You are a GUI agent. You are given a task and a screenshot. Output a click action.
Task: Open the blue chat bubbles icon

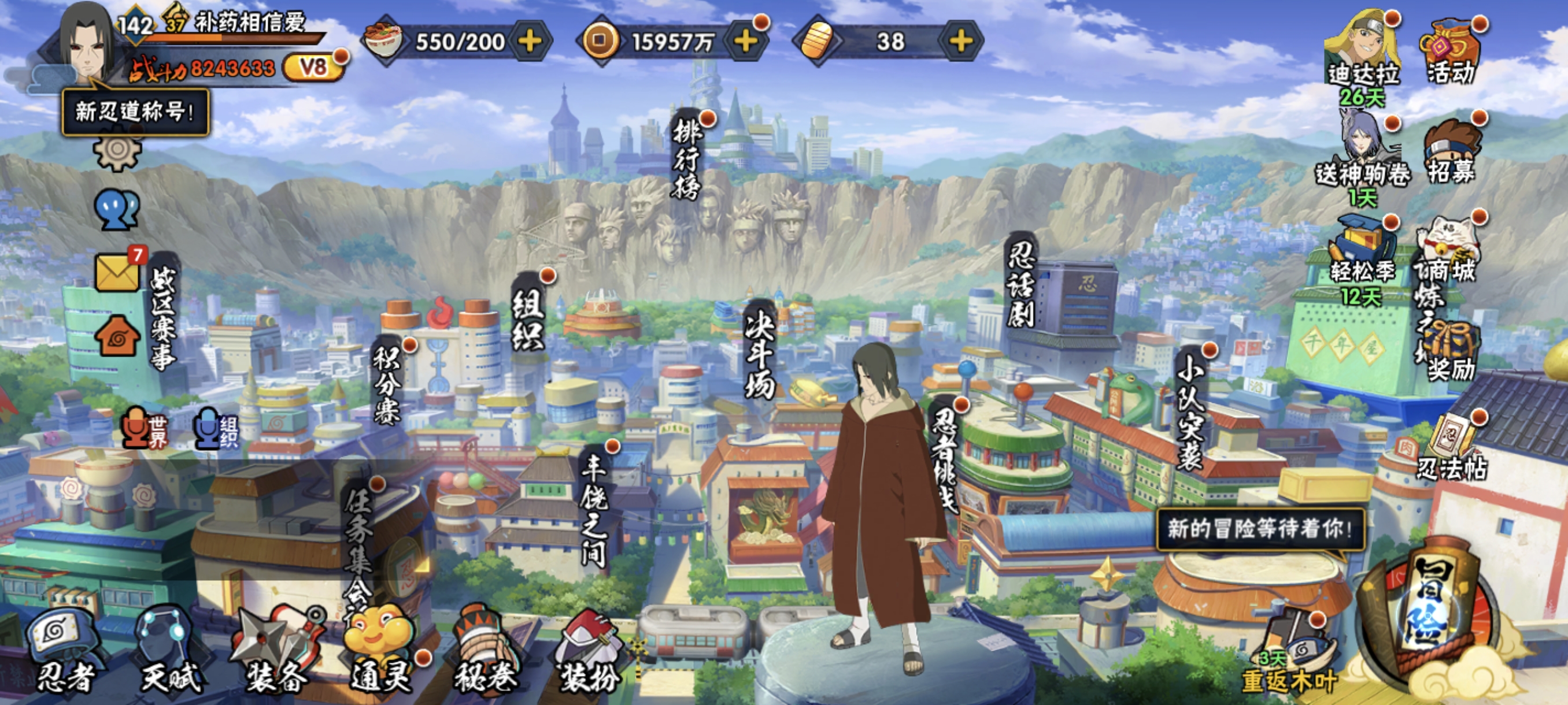(x=117, y=210)
